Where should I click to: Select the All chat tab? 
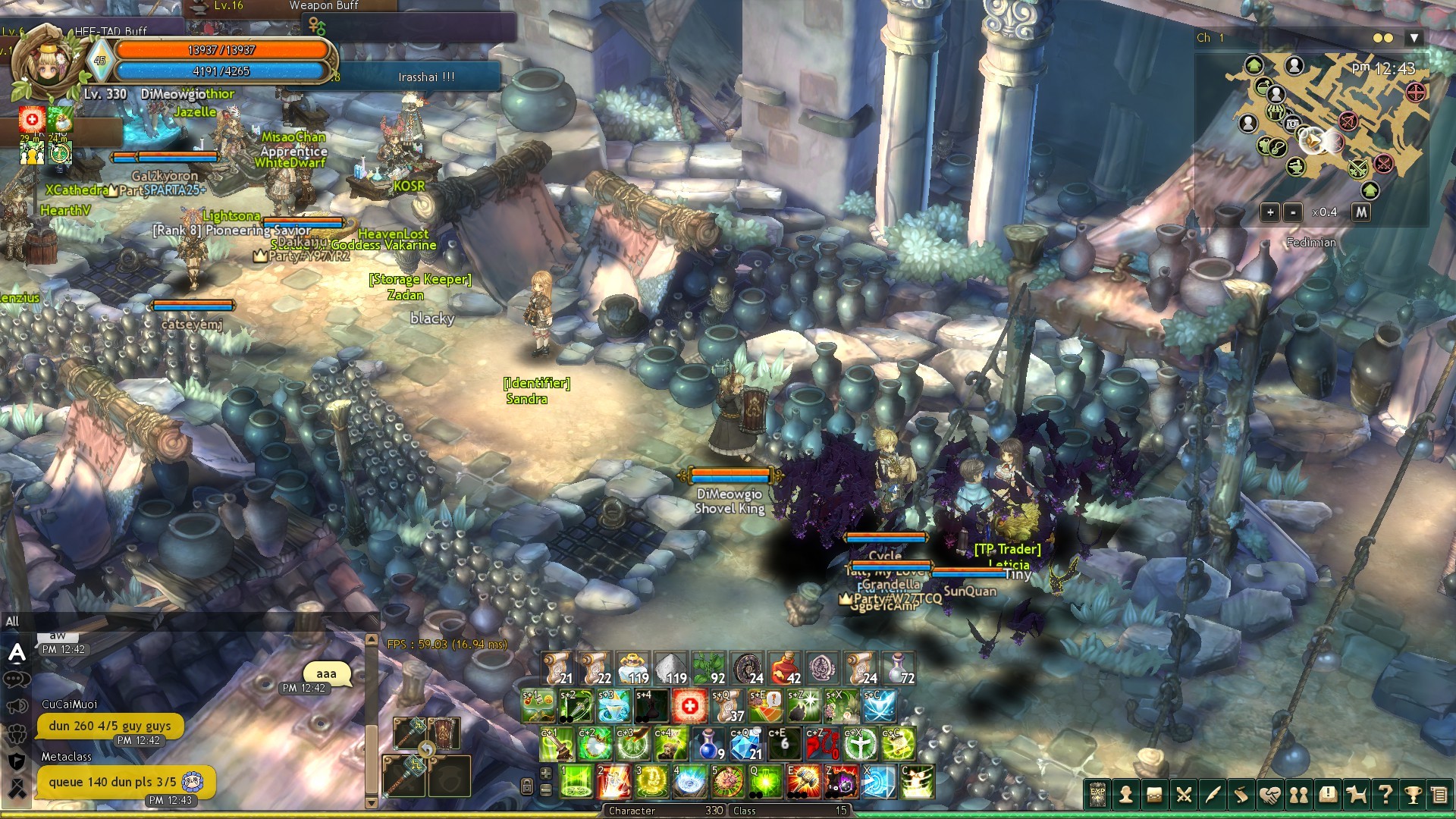(12, 622)
